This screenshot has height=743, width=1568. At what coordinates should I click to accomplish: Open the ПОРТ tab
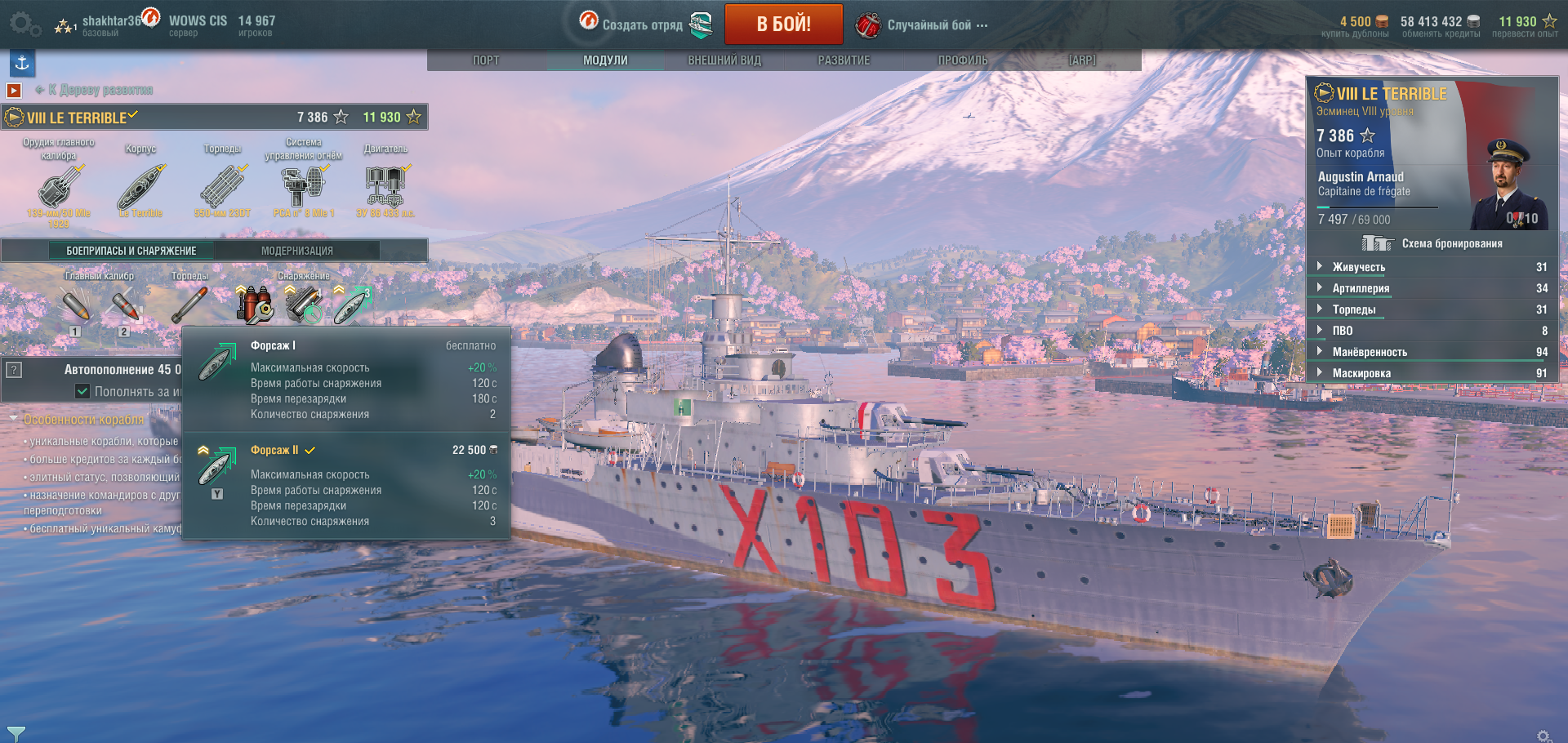pos(486,60)
